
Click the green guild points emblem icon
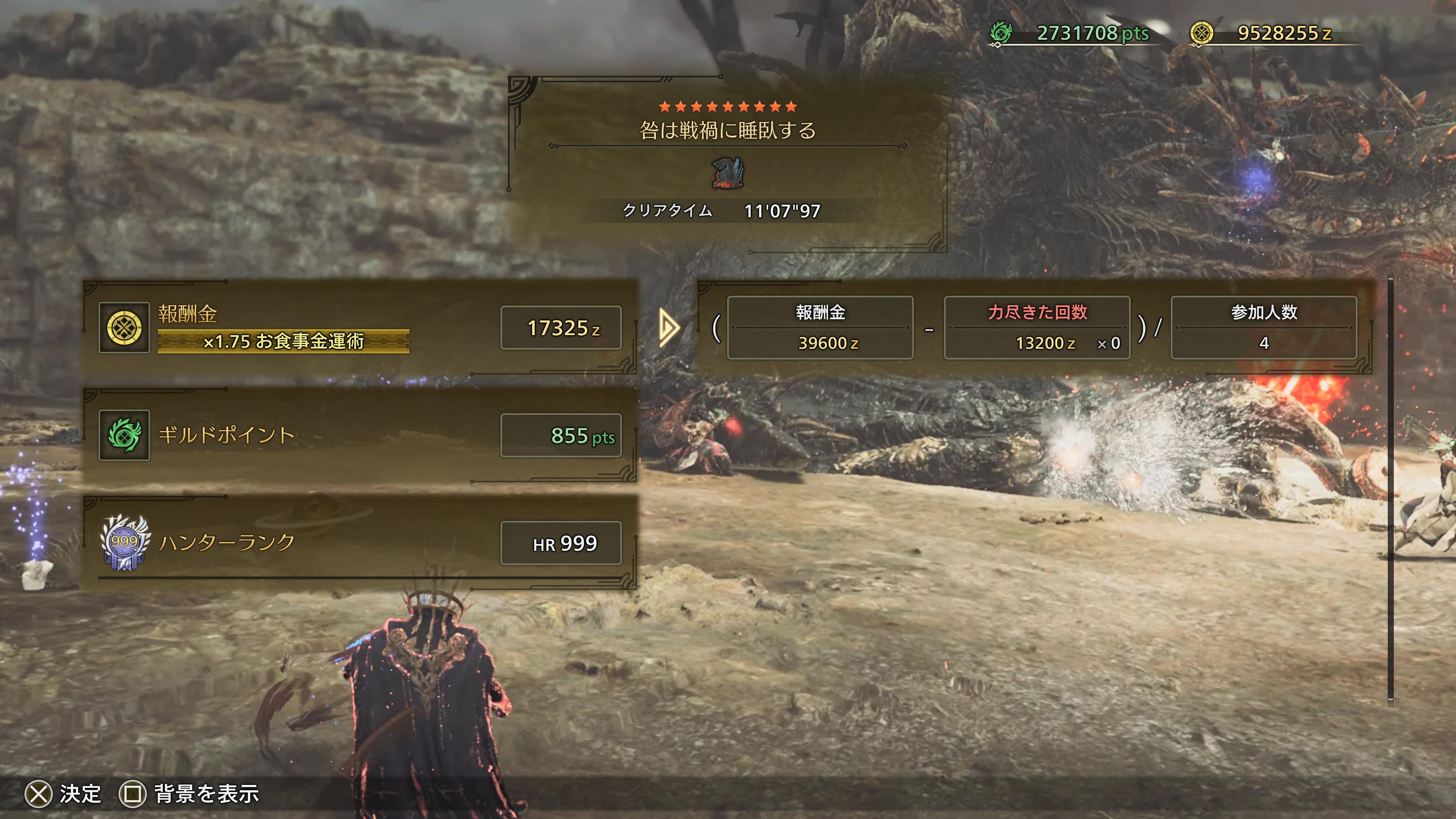[124, 435]
